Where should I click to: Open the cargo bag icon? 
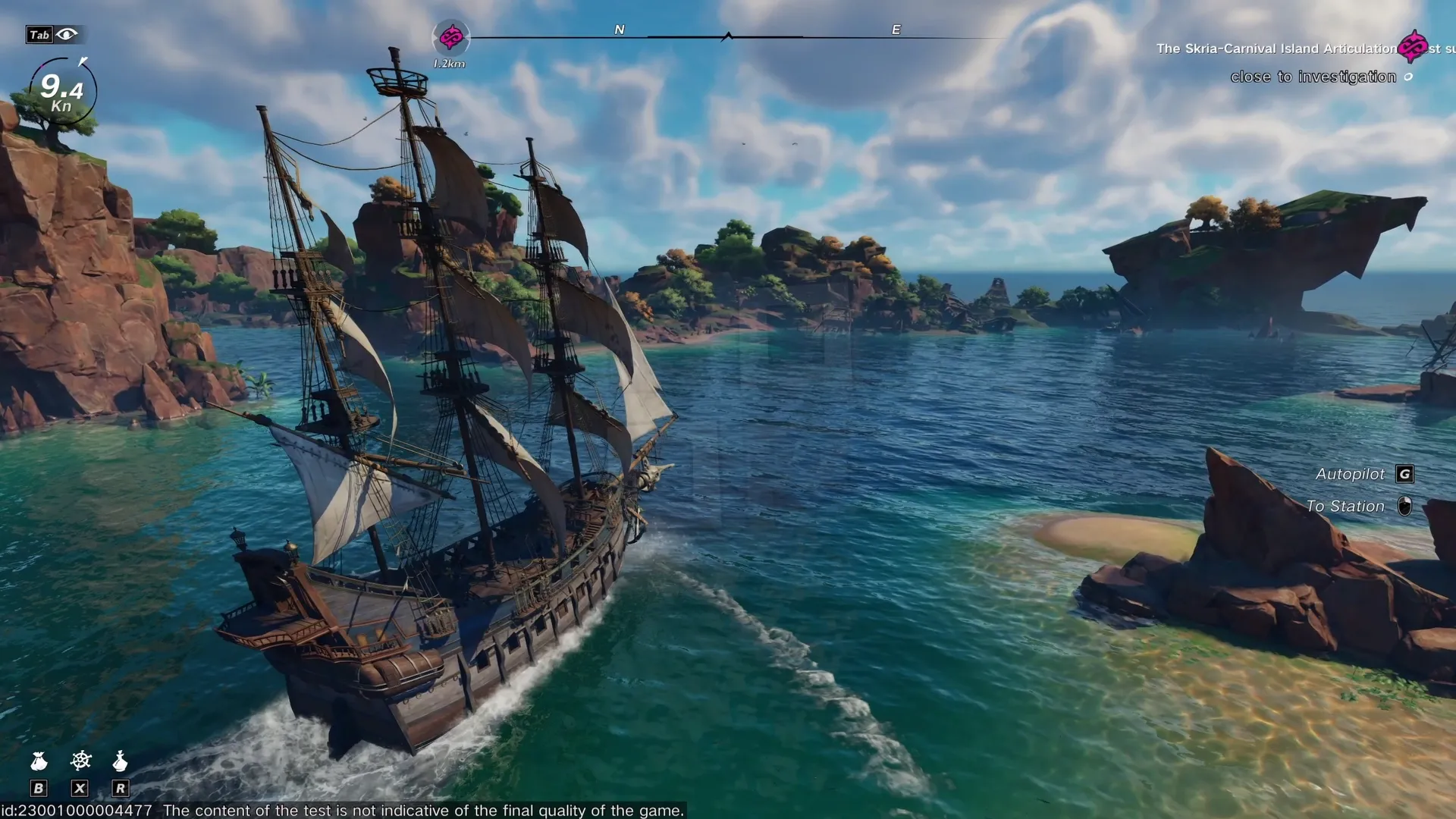pyautogui.click(x=39, y=761)
